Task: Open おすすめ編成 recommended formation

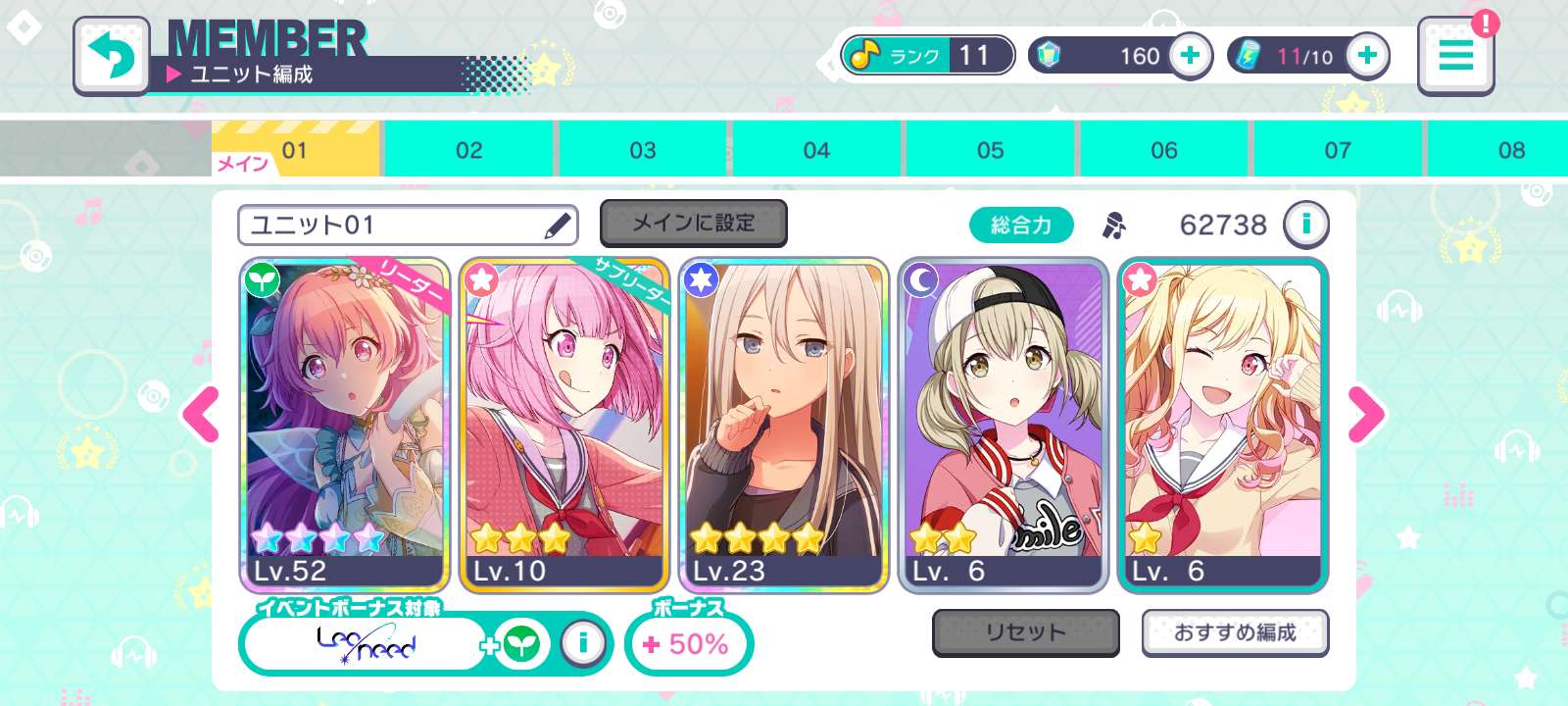Action: pos(1235,632)
